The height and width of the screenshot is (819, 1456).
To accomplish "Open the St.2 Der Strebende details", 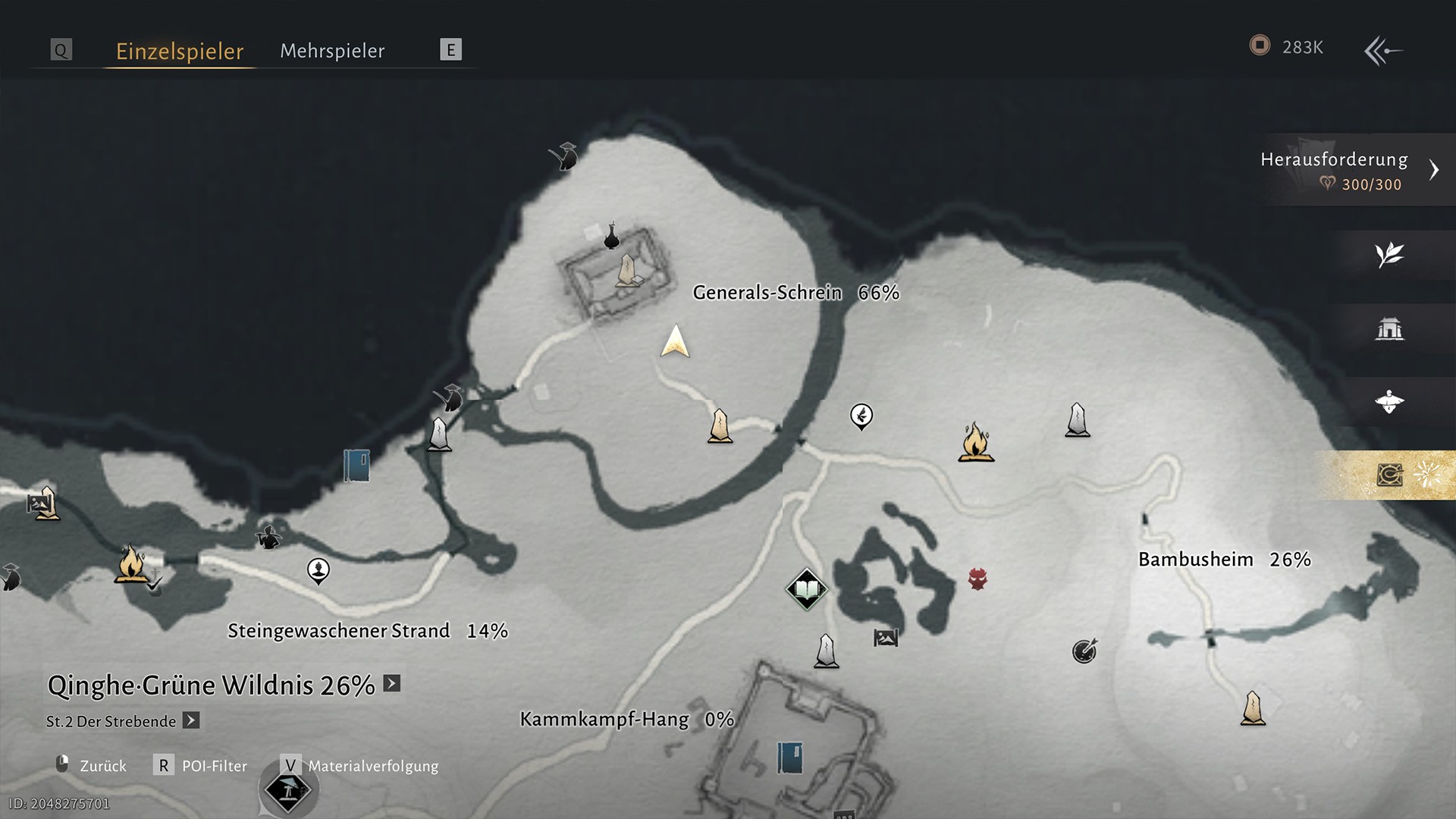I will point(191,720).
